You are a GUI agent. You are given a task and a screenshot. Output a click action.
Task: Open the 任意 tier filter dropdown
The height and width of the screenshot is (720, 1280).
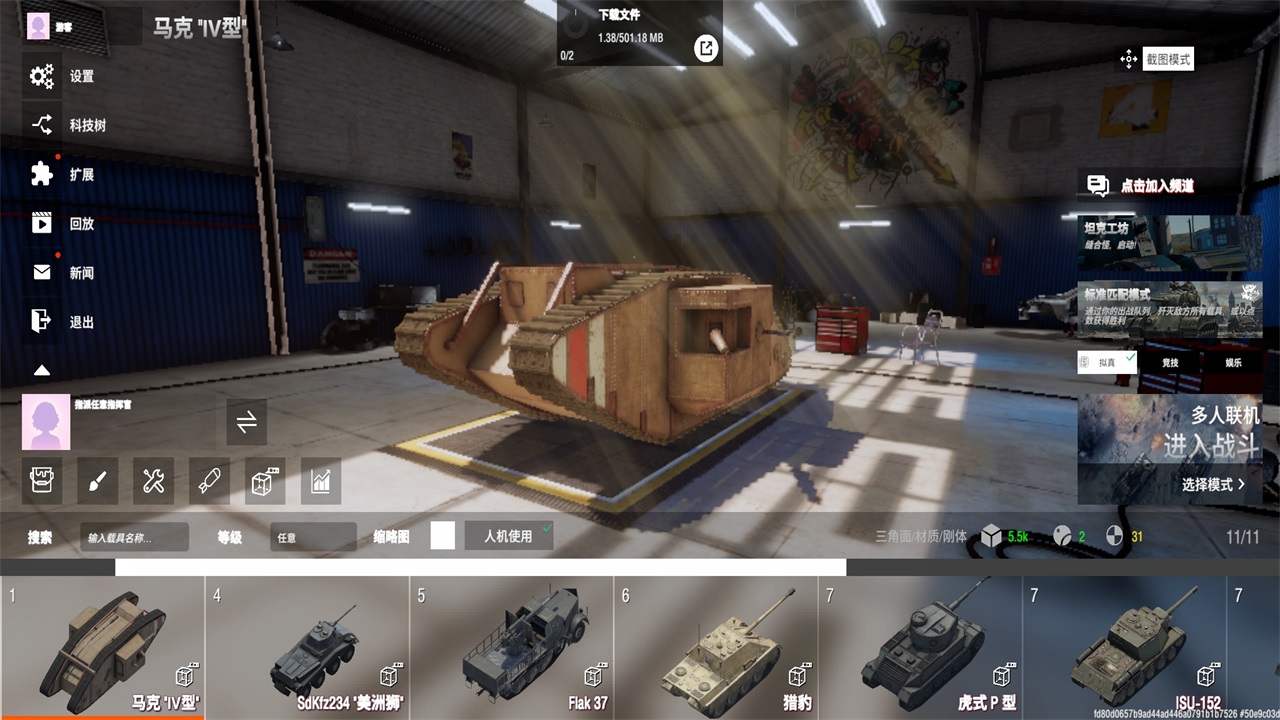click(313, 536)
